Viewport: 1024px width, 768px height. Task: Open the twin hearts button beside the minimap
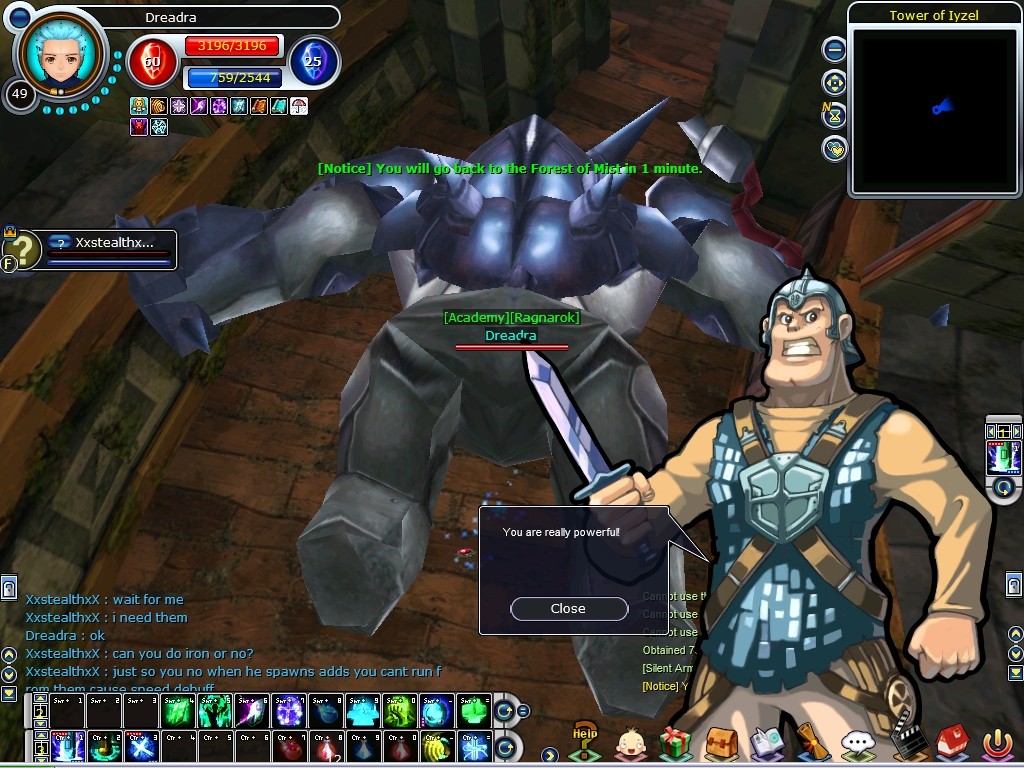pyautogui.click(x=834, y=149)
